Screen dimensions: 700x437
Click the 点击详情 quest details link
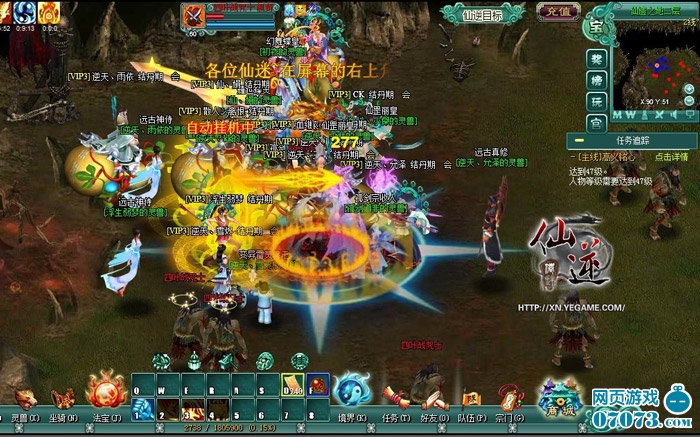coord(671,157)
